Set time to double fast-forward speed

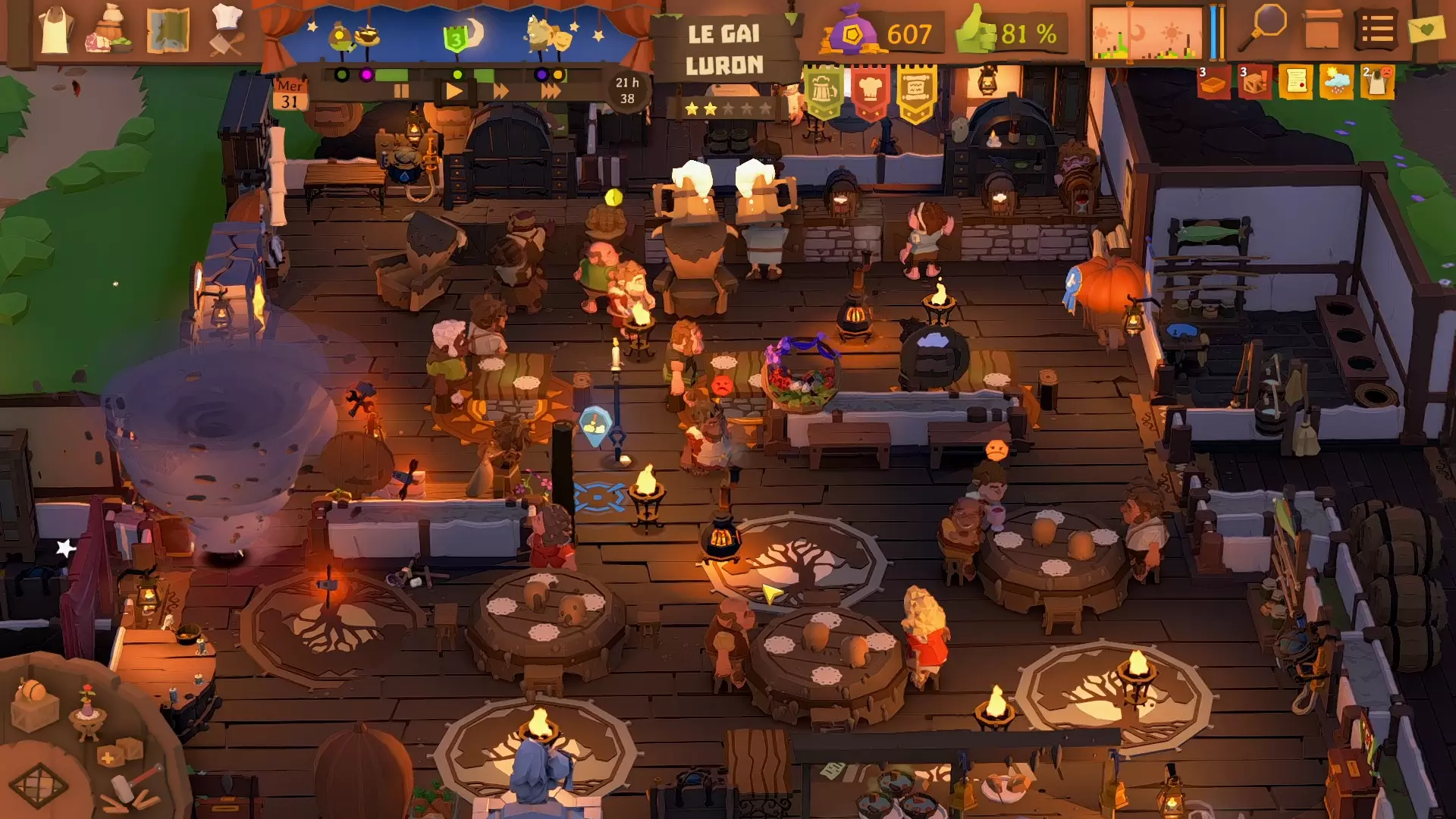500,92
